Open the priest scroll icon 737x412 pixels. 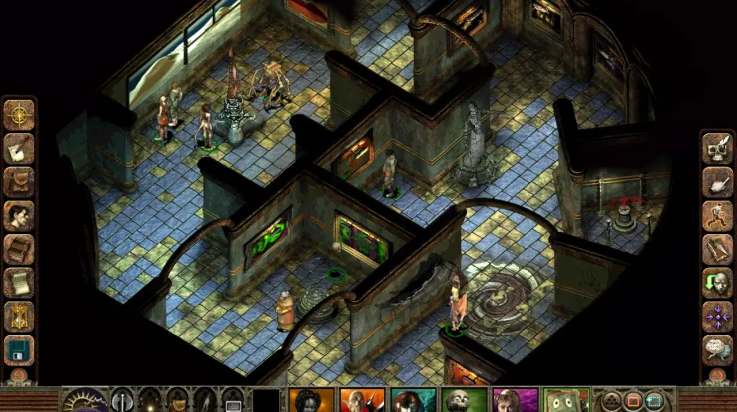point(19,282)
